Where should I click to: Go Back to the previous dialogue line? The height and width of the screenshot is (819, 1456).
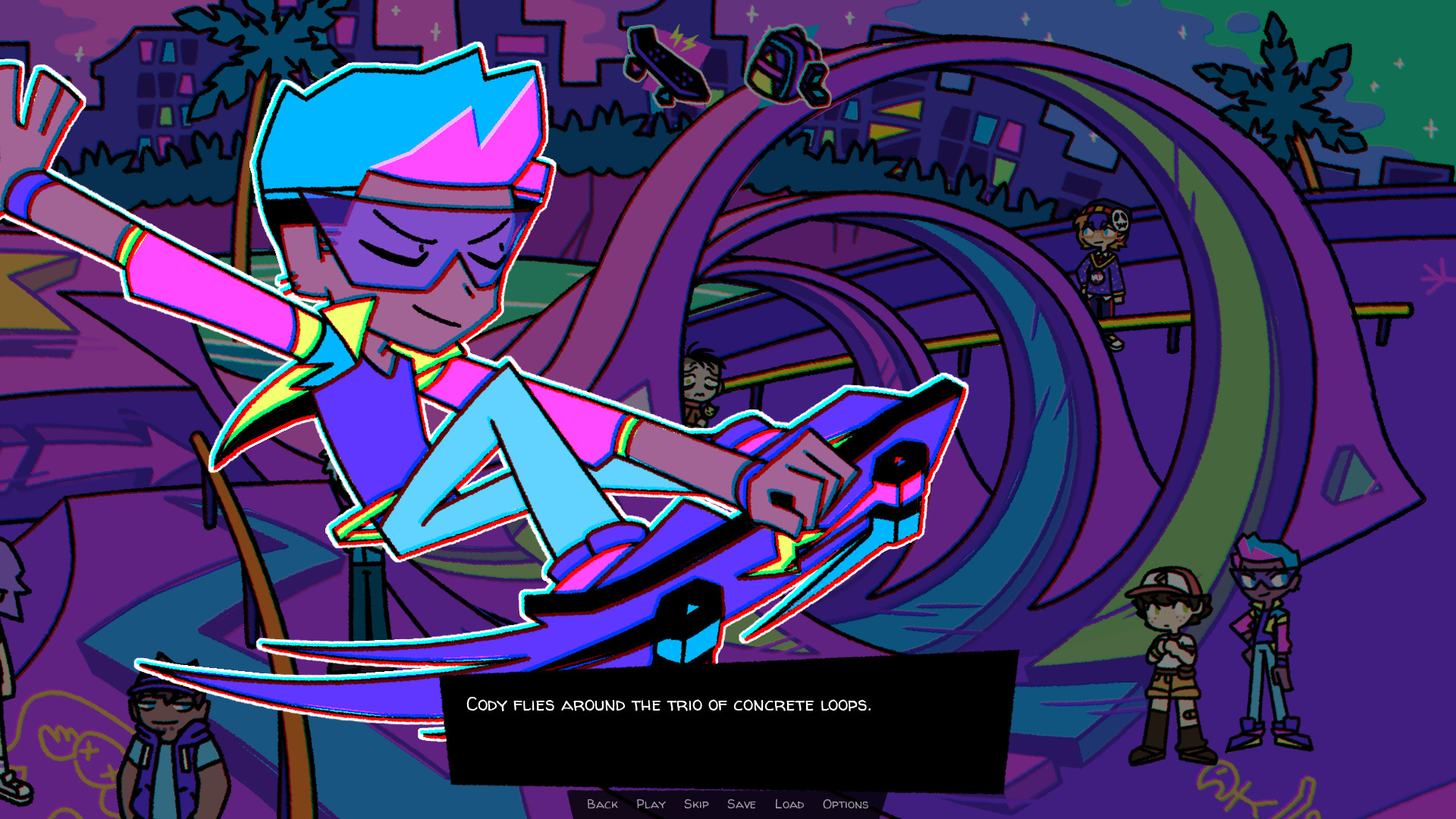point(603,805)
